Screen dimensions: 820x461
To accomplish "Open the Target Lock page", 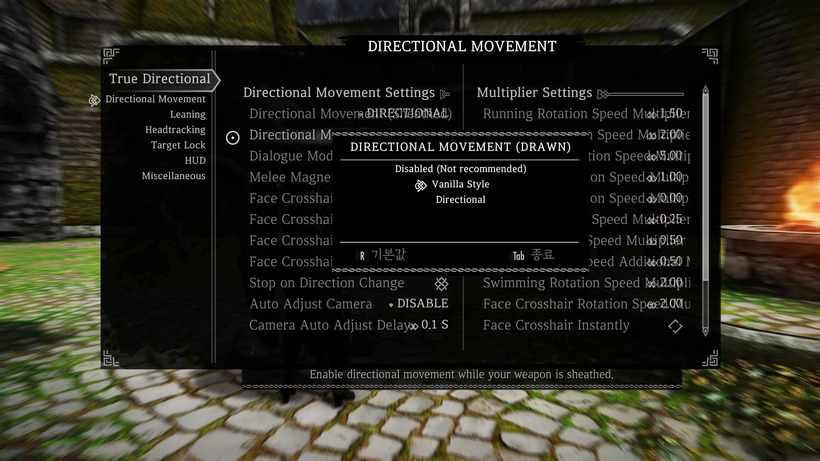I will pyautogui.click(x=178, y=145).
